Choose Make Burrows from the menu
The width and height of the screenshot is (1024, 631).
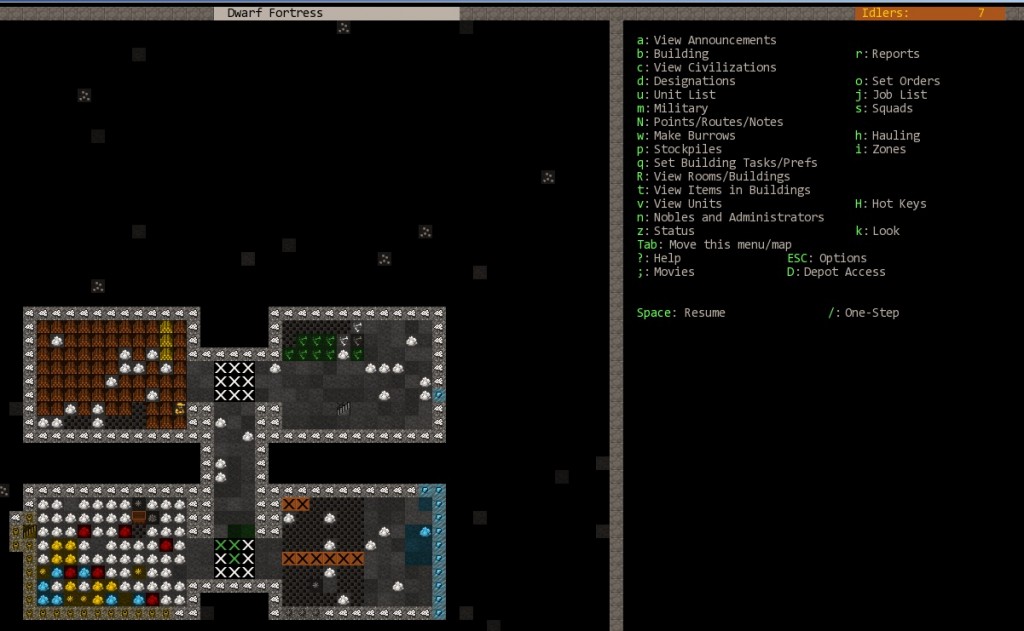tap(694, 135)
